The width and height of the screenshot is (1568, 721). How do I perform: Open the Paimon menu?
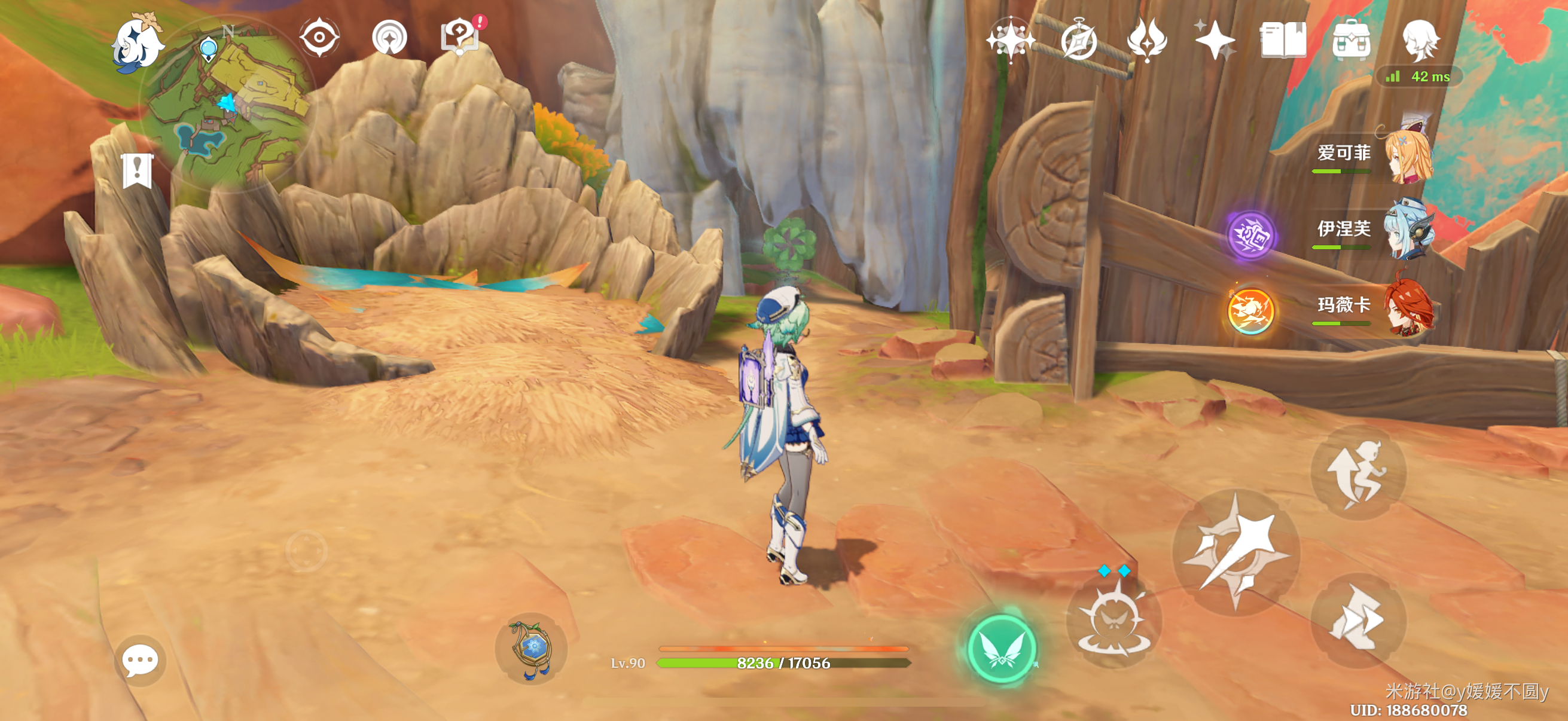coord(138,44)
